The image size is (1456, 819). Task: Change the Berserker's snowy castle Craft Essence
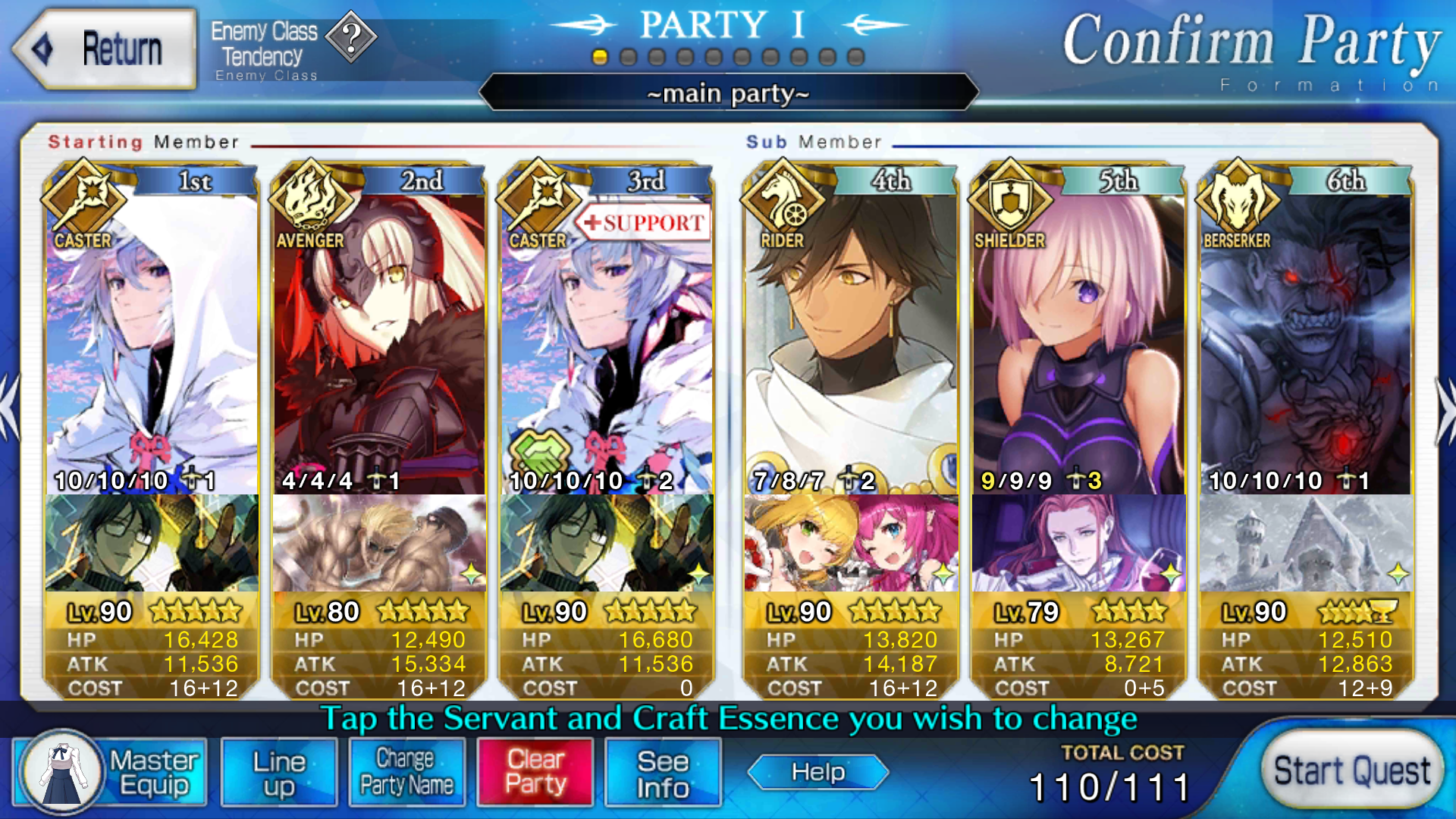(x=1306, y=543)
